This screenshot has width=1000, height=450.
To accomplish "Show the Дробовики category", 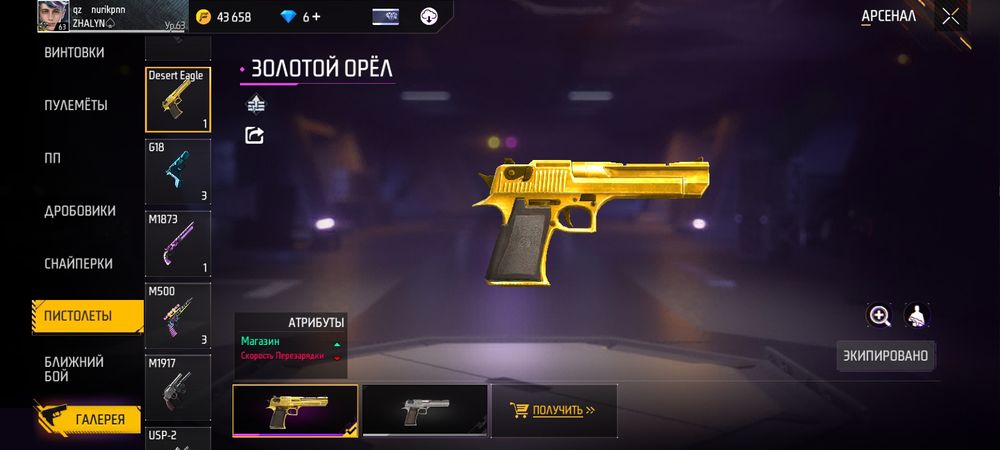I will 80,211.
